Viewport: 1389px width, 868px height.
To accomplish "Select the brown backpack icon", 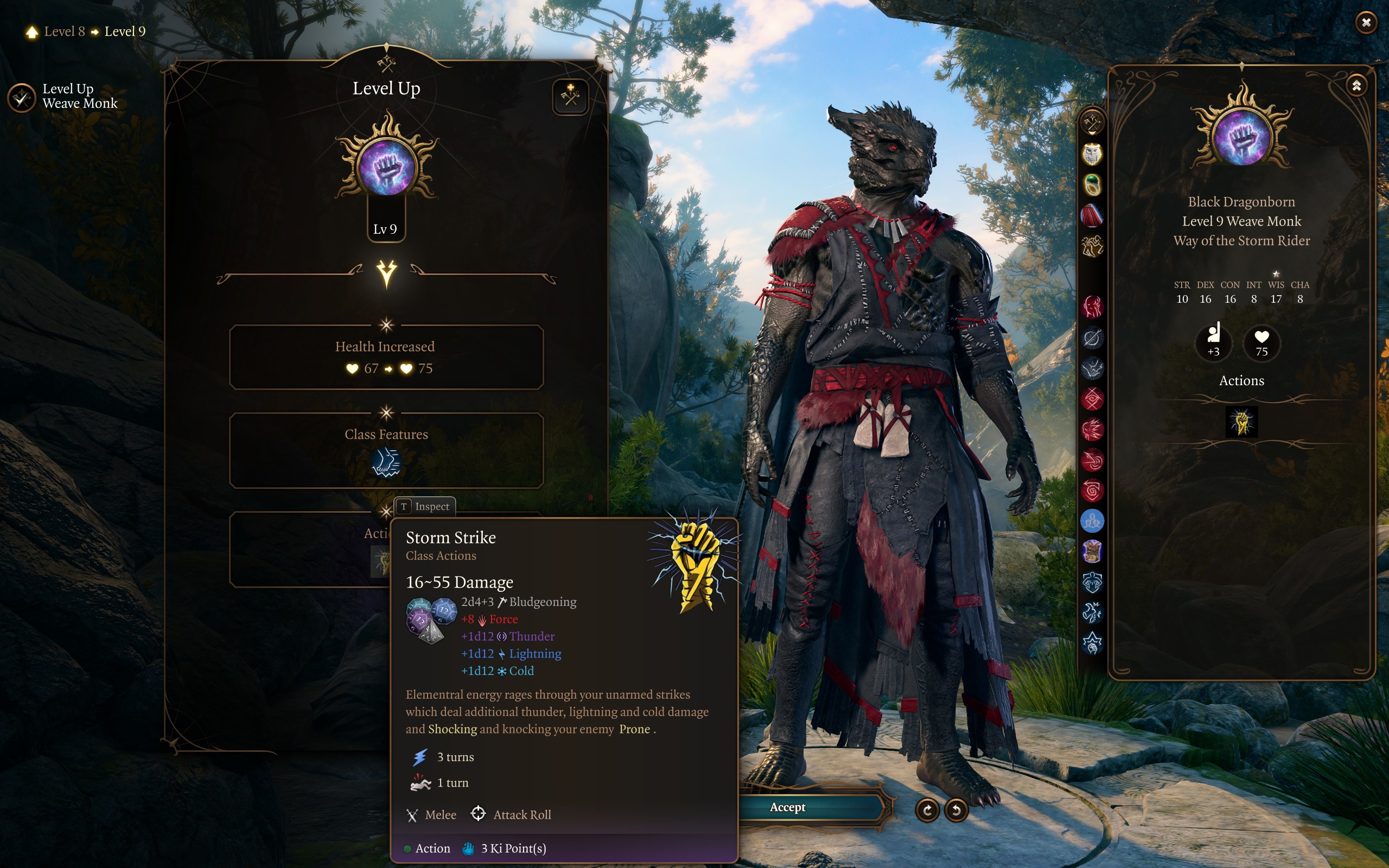I will point(1092,552).
